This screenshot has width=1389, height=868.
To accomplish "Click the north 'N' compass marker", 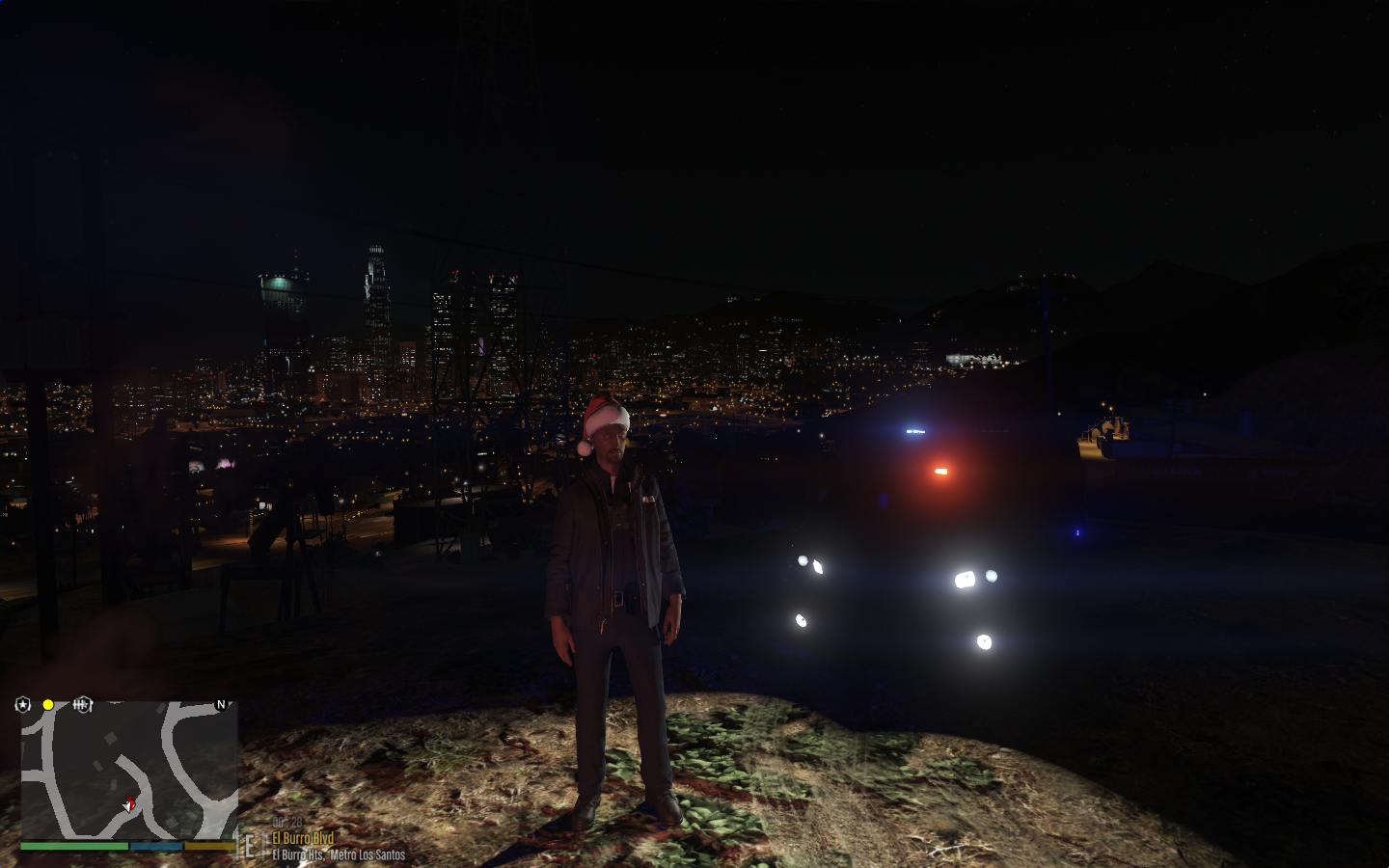I will pyautogui.click(x=221, y=705).
